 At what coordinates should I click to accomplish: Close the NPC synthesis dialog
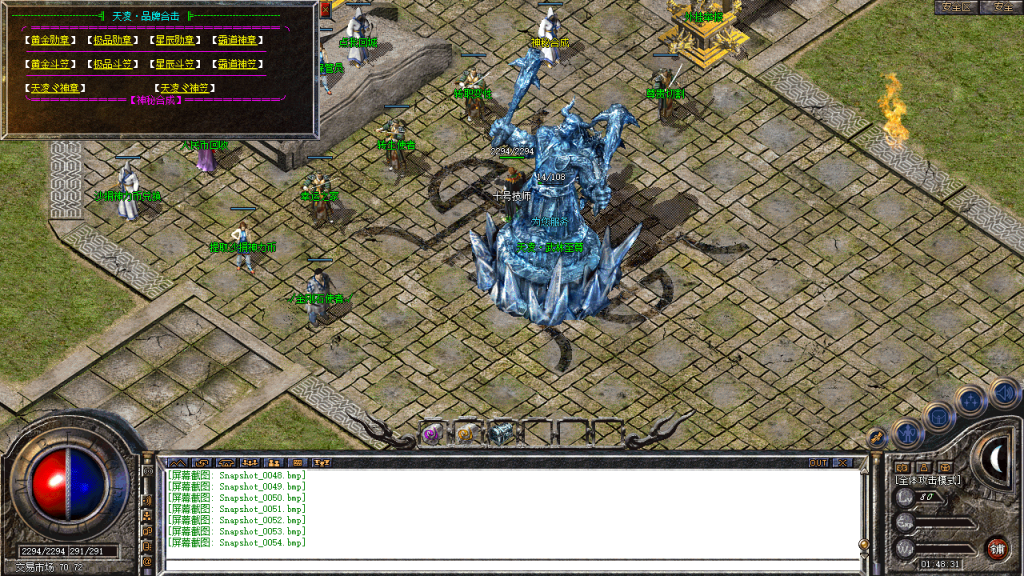pos(310,10)
